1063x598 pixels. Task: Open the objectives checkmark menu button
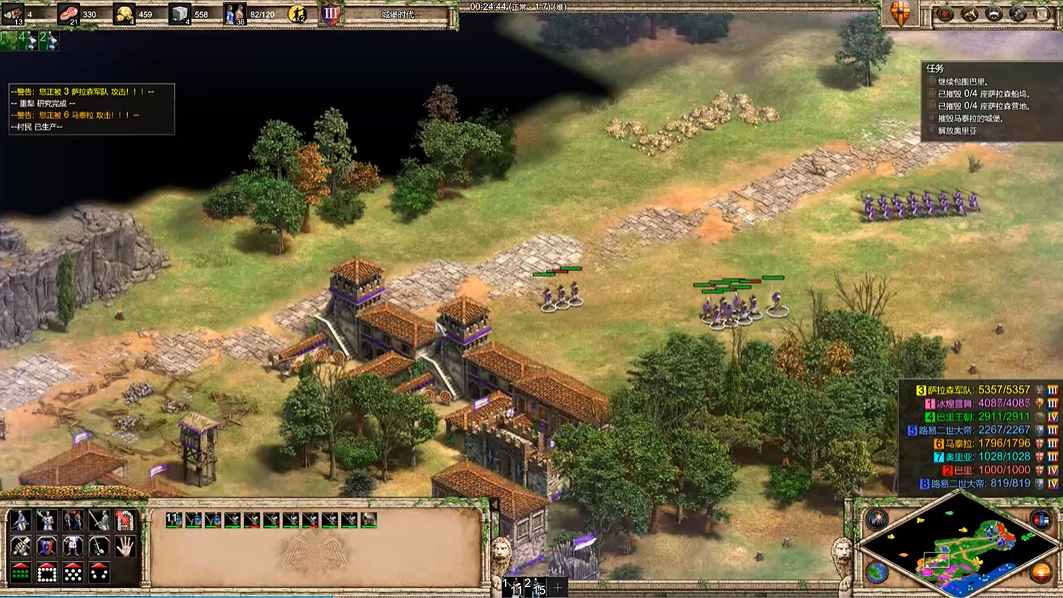click(x=945, y=14)
